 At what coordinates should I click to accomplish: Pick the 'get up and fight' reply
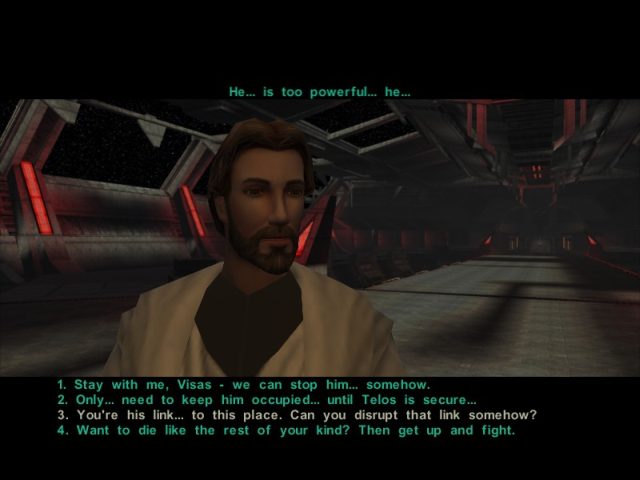click(x=286, y=431)
